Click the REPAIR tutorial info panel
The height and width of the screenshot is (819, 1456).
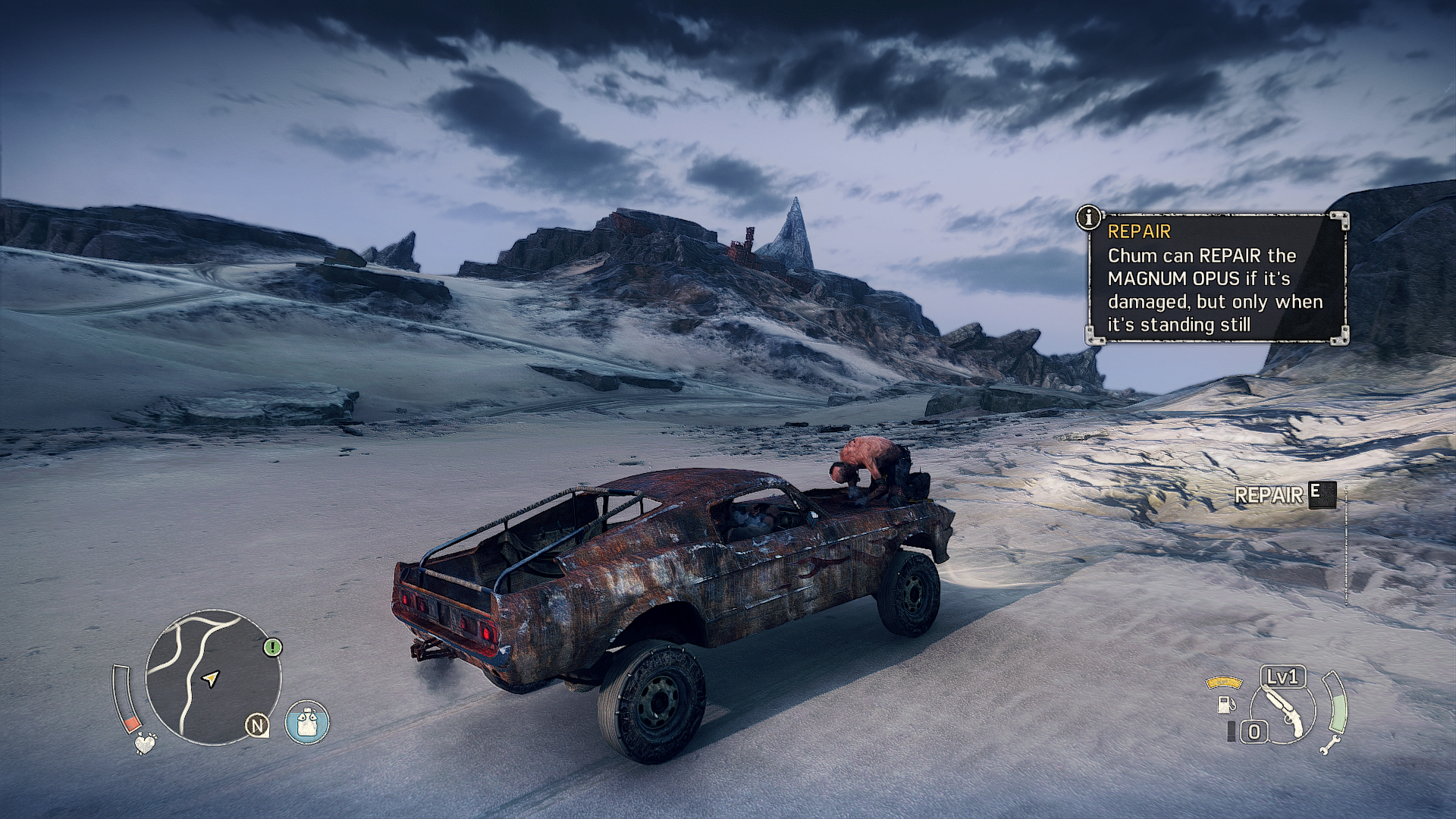point(1217,278)
